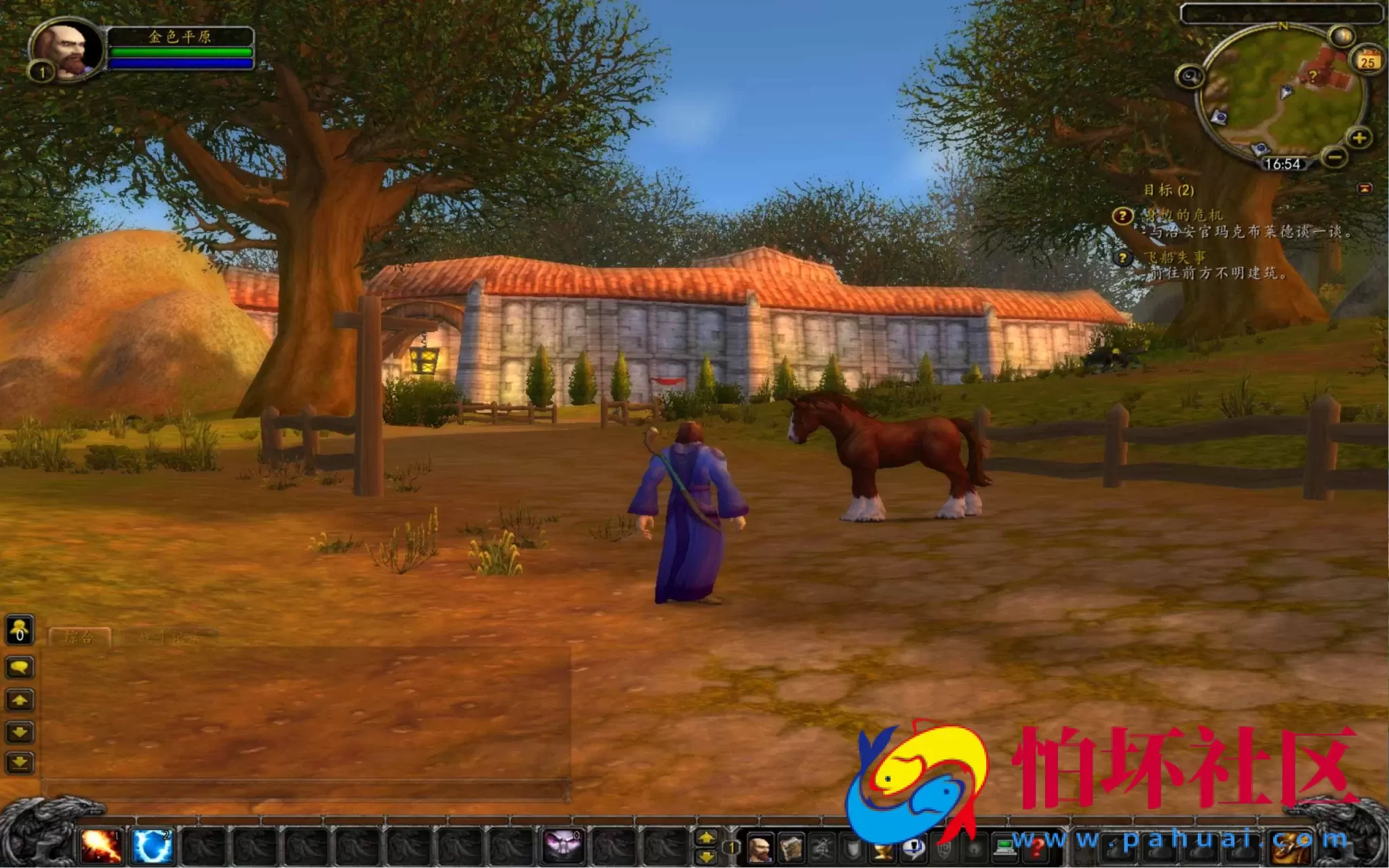Viewport: 1389px width, 868px height.
Task: Select the 综合 chat tab
Action: (78, 637)
